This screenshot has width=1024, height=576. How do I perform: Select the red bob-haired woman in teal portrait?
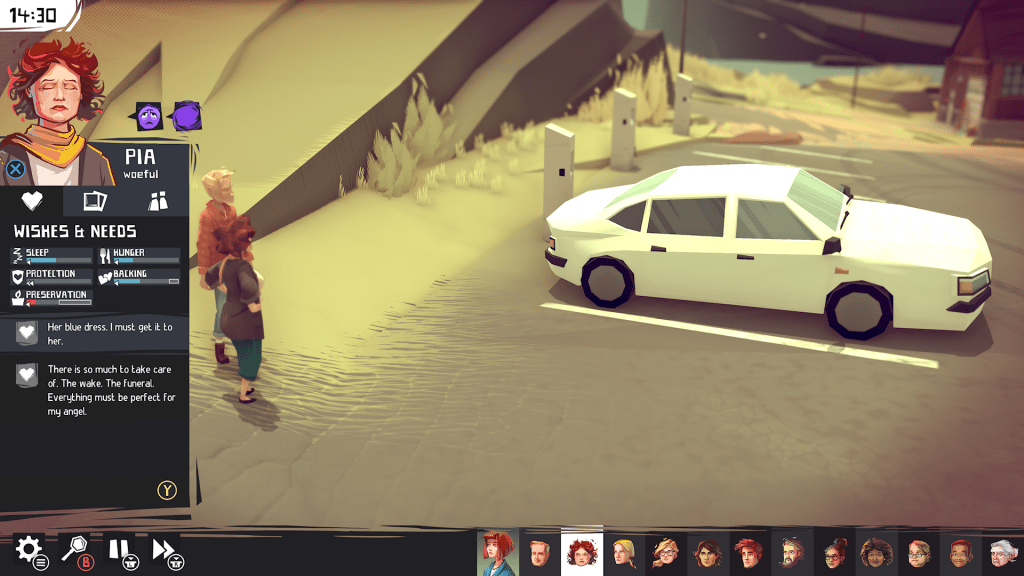[497, 551]
